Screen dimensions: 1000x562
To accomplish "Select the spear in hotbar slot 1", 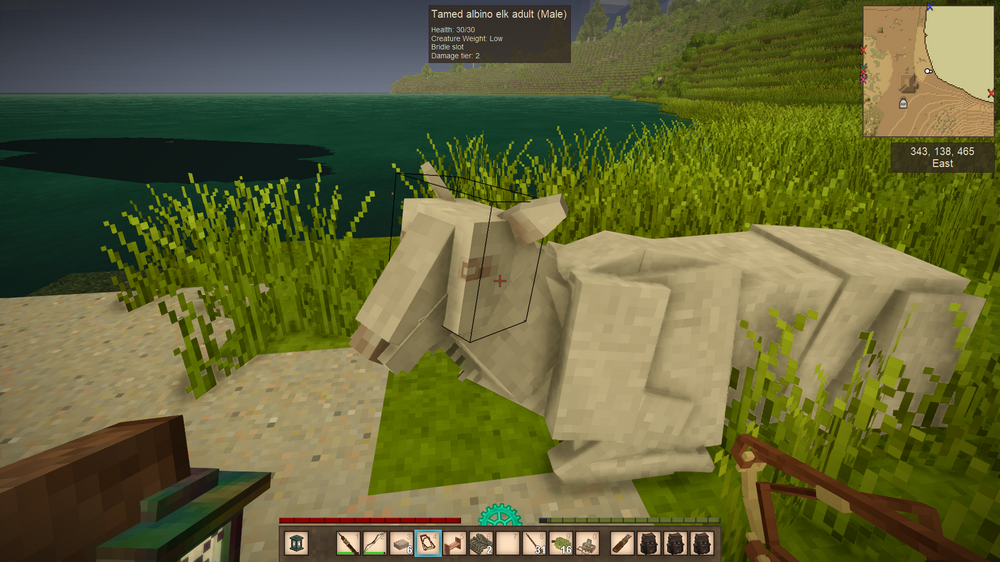I will 348,543.
